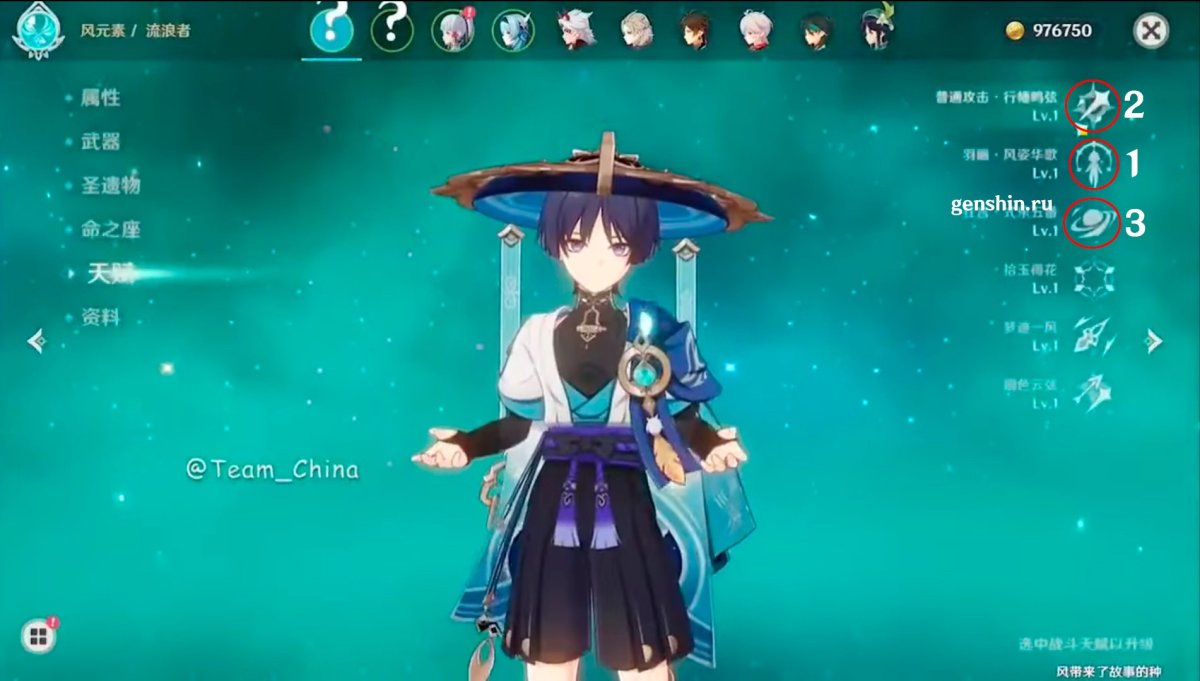The width and height of the screenshot is (1200, 681).
Task: Open the 资料 profile menu entry
Action: (101, 317)
